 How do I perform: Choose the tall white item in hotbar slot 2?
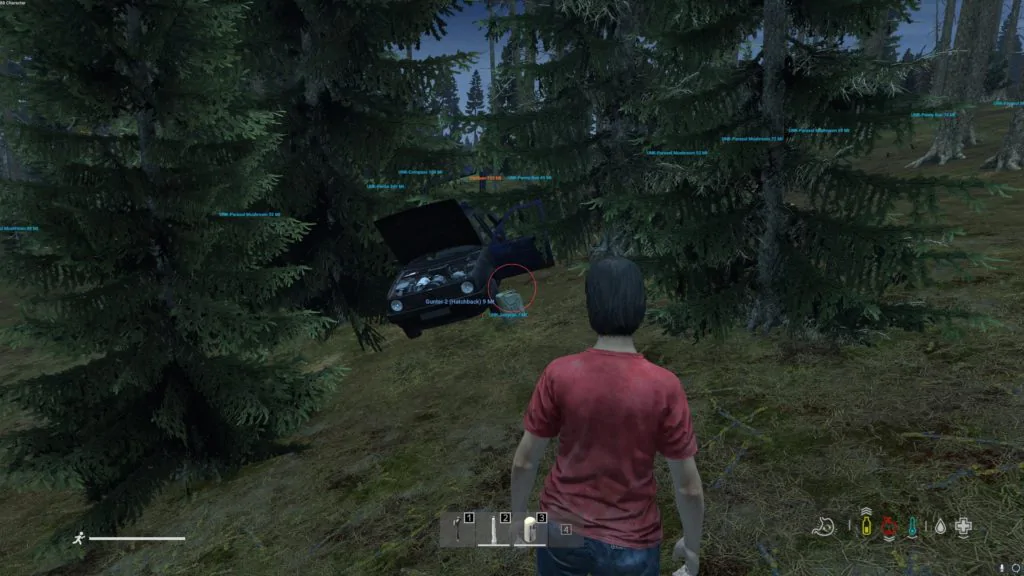494,529
